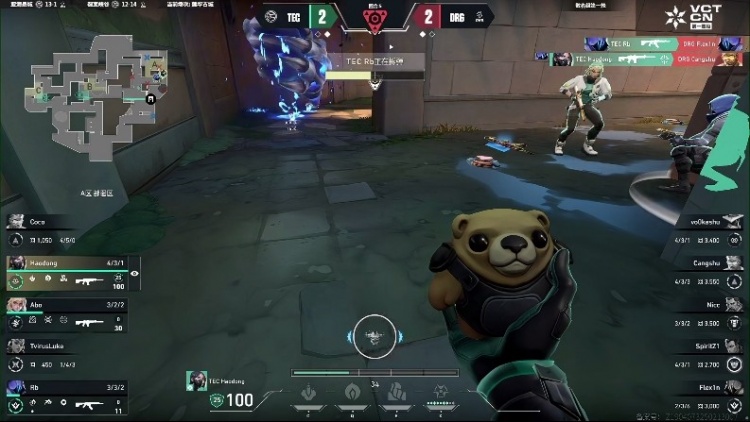Activate the flame ability icon
The height and width of the screenshot is (422, 750).
352,392
